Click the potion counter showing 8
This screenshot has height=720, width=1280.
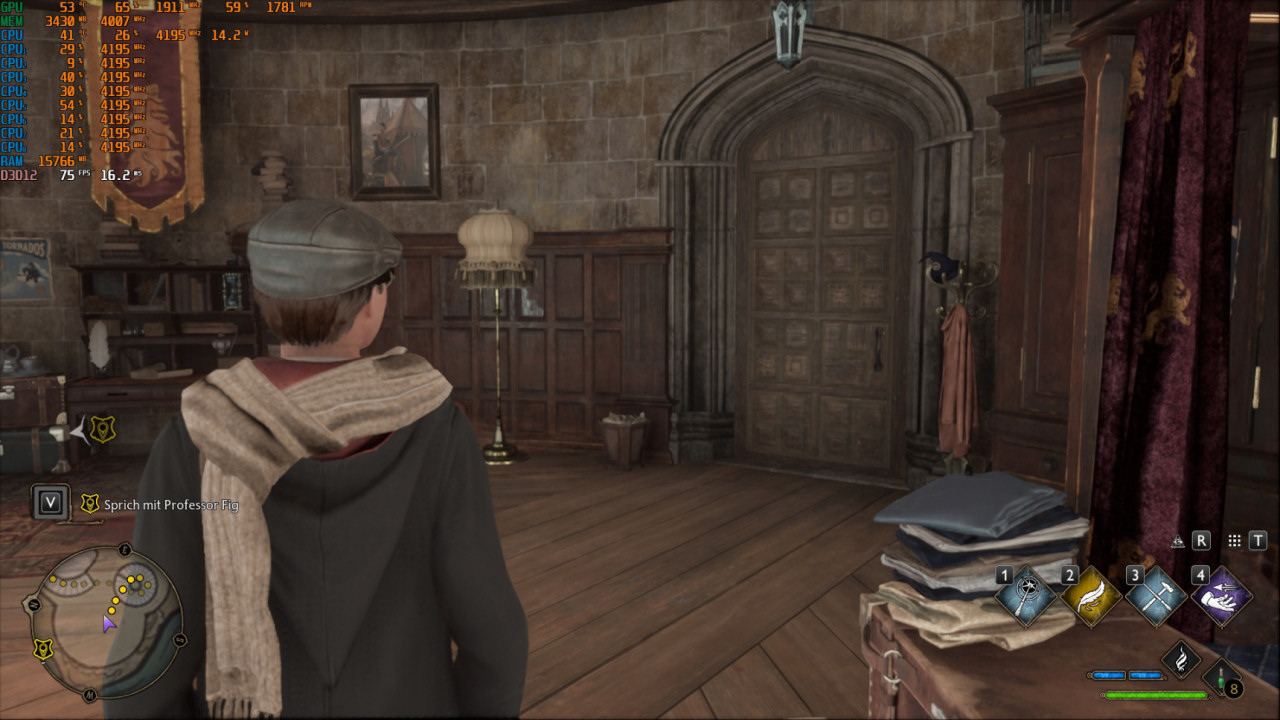tap(1233, 688)
